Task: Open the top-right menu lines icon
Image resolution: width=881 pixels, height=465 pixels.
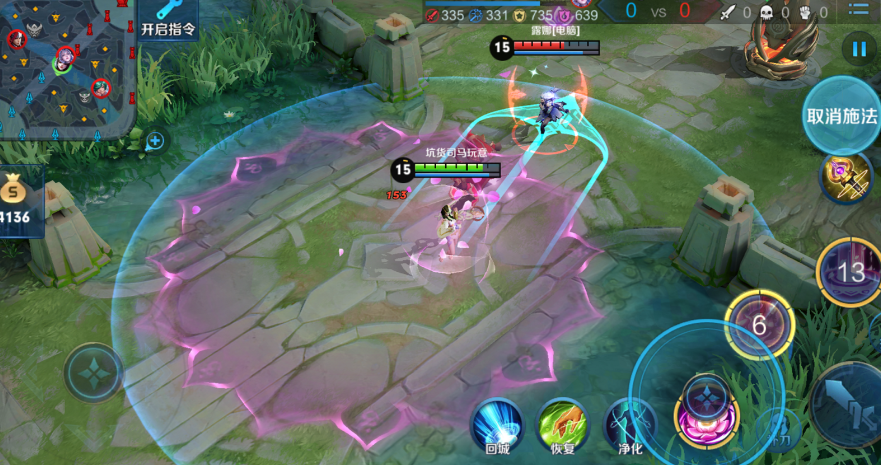Action: coord(859,11)
